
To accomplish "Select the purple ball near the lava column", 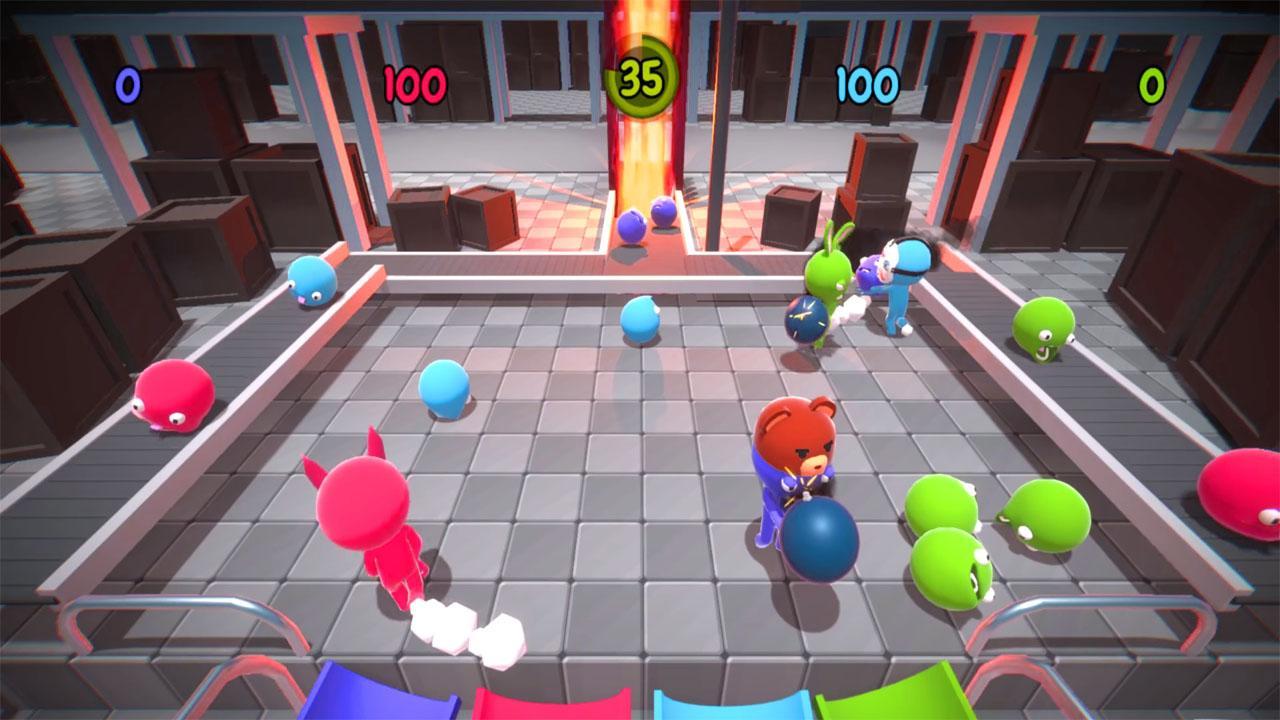I will pyautogui.click(x=630, y=225).
